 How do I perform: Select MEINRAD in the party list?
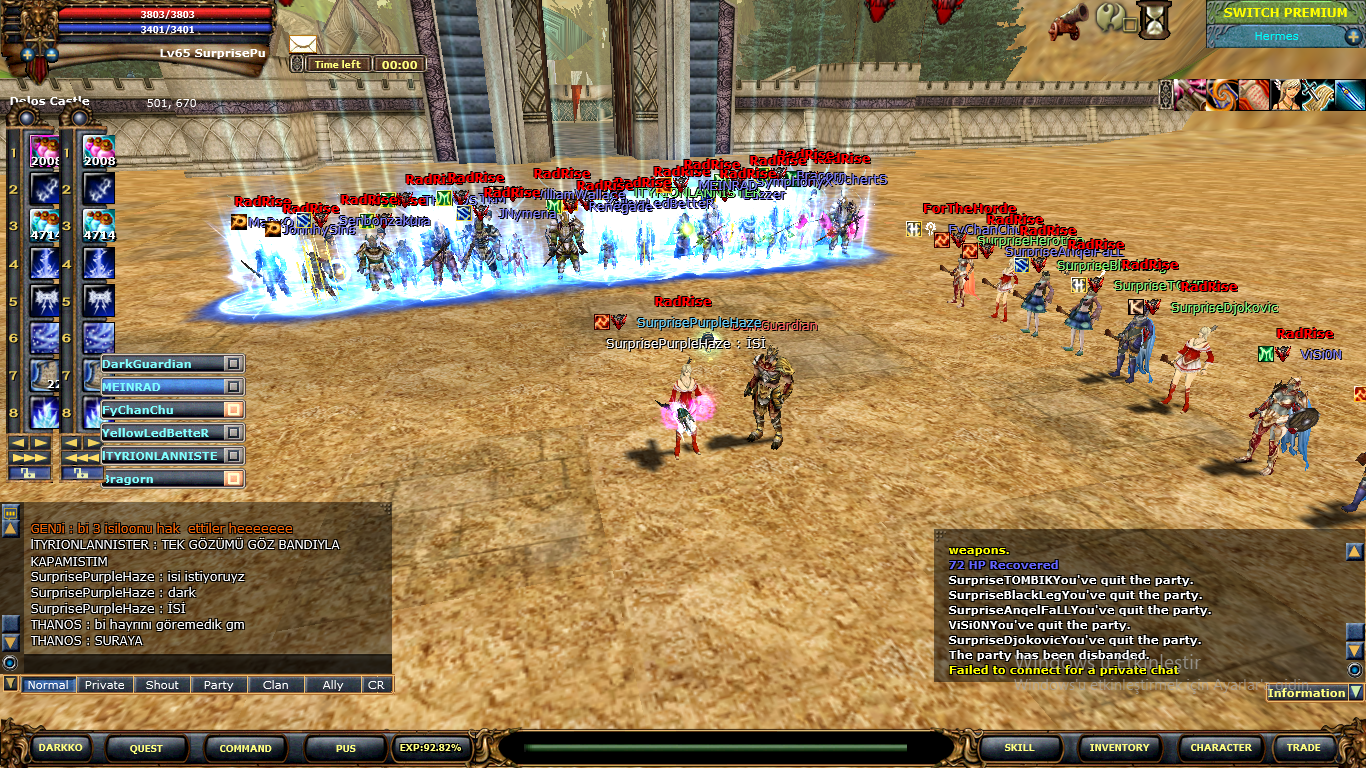click(160, 387)
